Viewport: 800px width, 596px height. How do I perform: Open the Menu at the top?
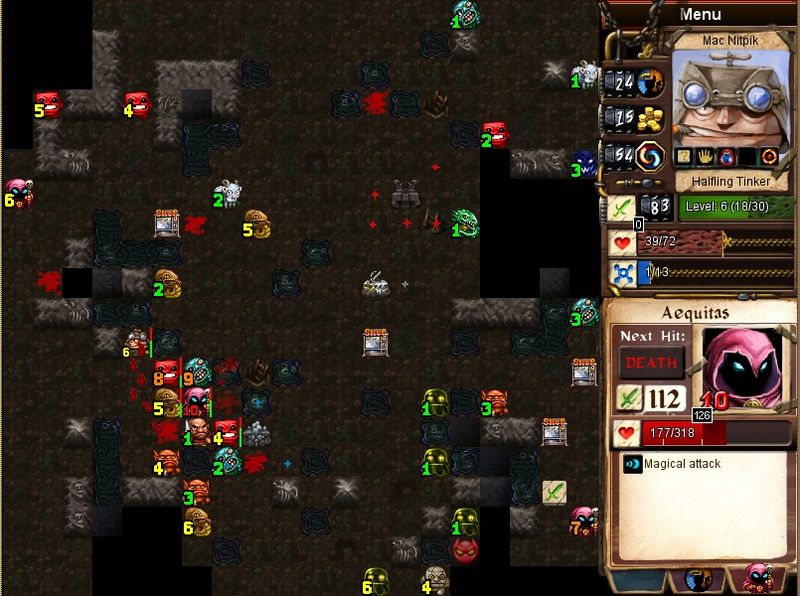(x=700, y=14)
